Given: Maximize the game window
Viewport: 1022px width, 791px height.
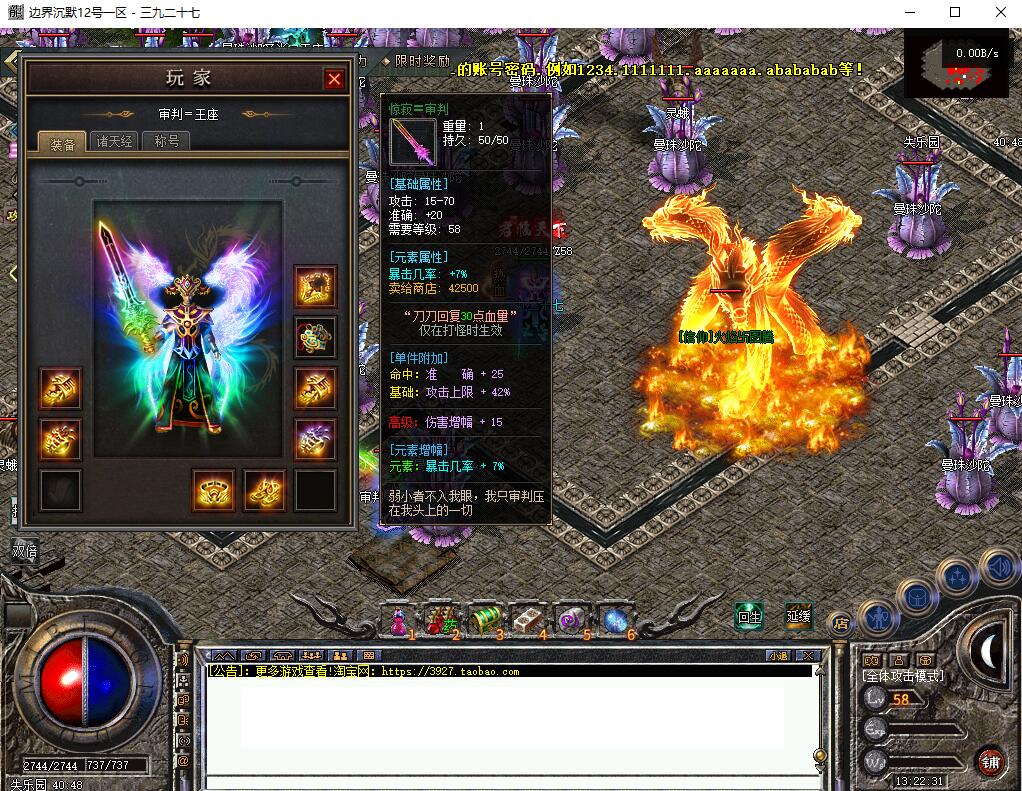Looking at the screenshot, I should tap(955, 12).
